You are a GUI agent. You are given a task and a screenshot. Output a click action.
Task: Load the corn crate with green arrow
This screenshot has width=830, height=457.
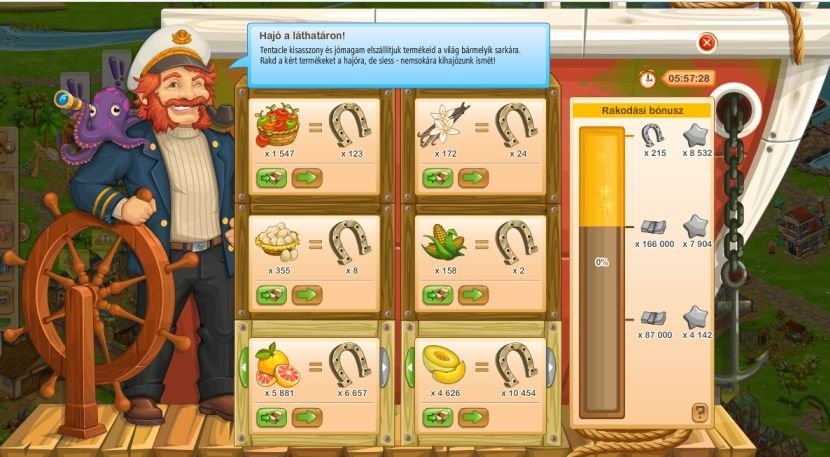[472, 295]
